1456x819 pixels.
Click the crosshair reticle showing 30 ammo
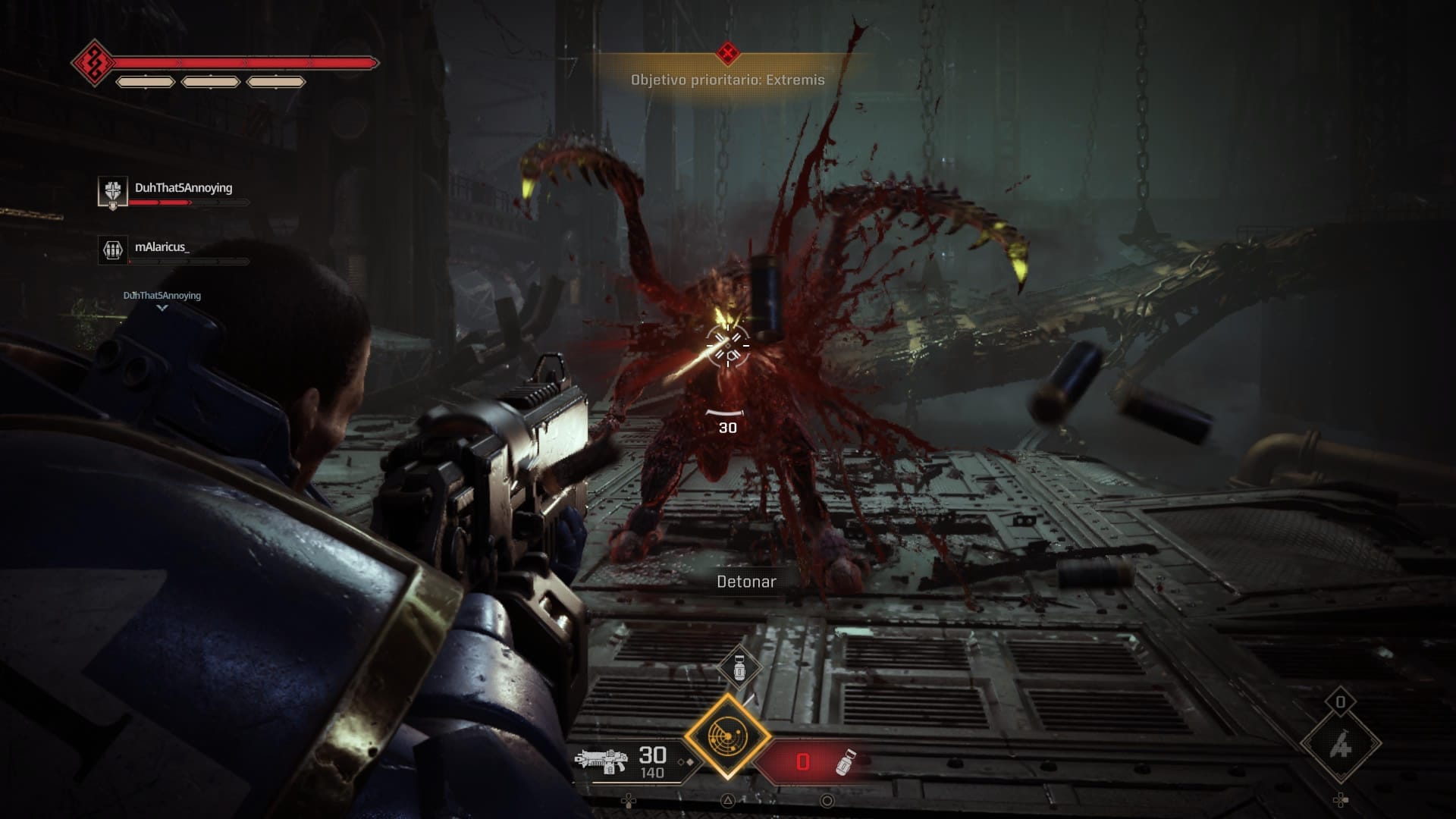(727, 345)
